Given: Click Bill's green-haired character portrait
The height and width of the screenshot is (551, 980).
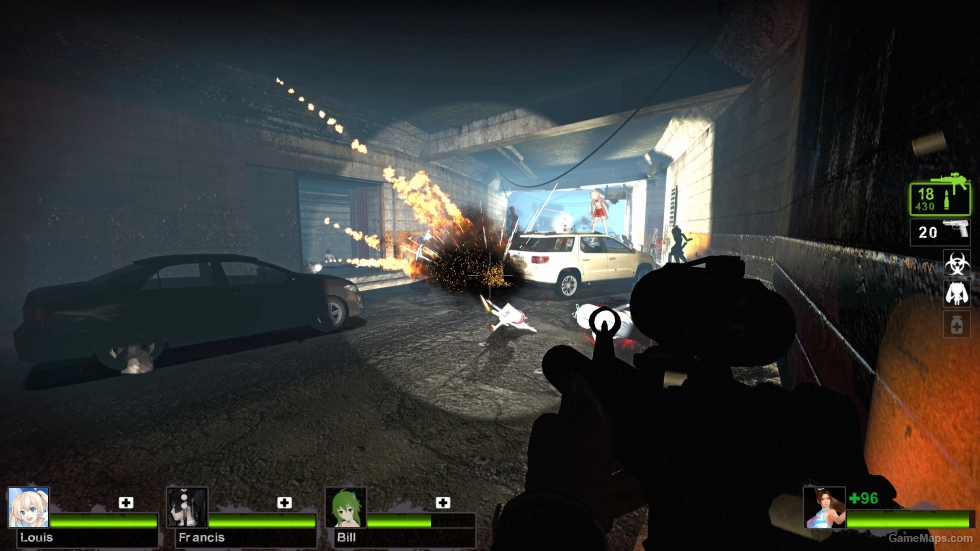Looking at the screenshot, I should (345, 507).
